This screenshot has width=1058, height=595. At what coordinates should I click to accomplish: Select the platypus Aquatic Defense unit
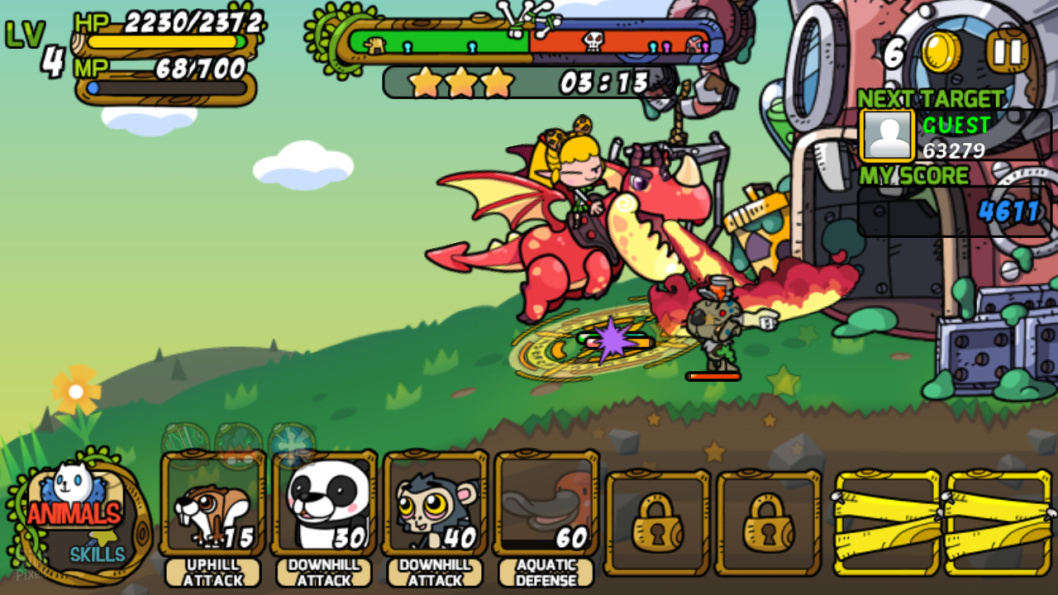(546, 505)
